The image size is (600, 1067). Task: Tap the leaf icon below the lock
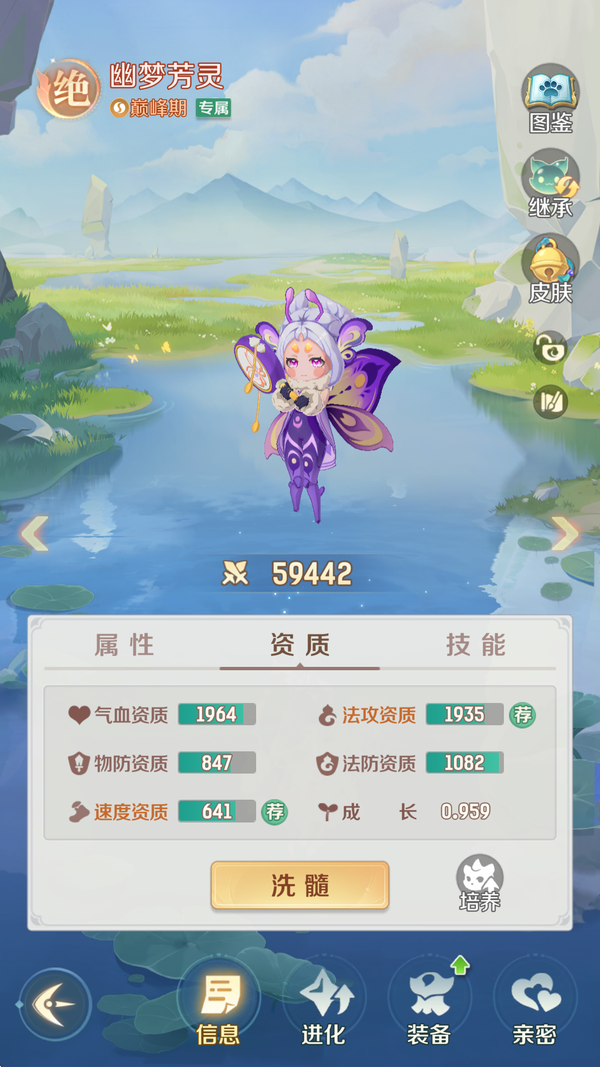[550, 401]
